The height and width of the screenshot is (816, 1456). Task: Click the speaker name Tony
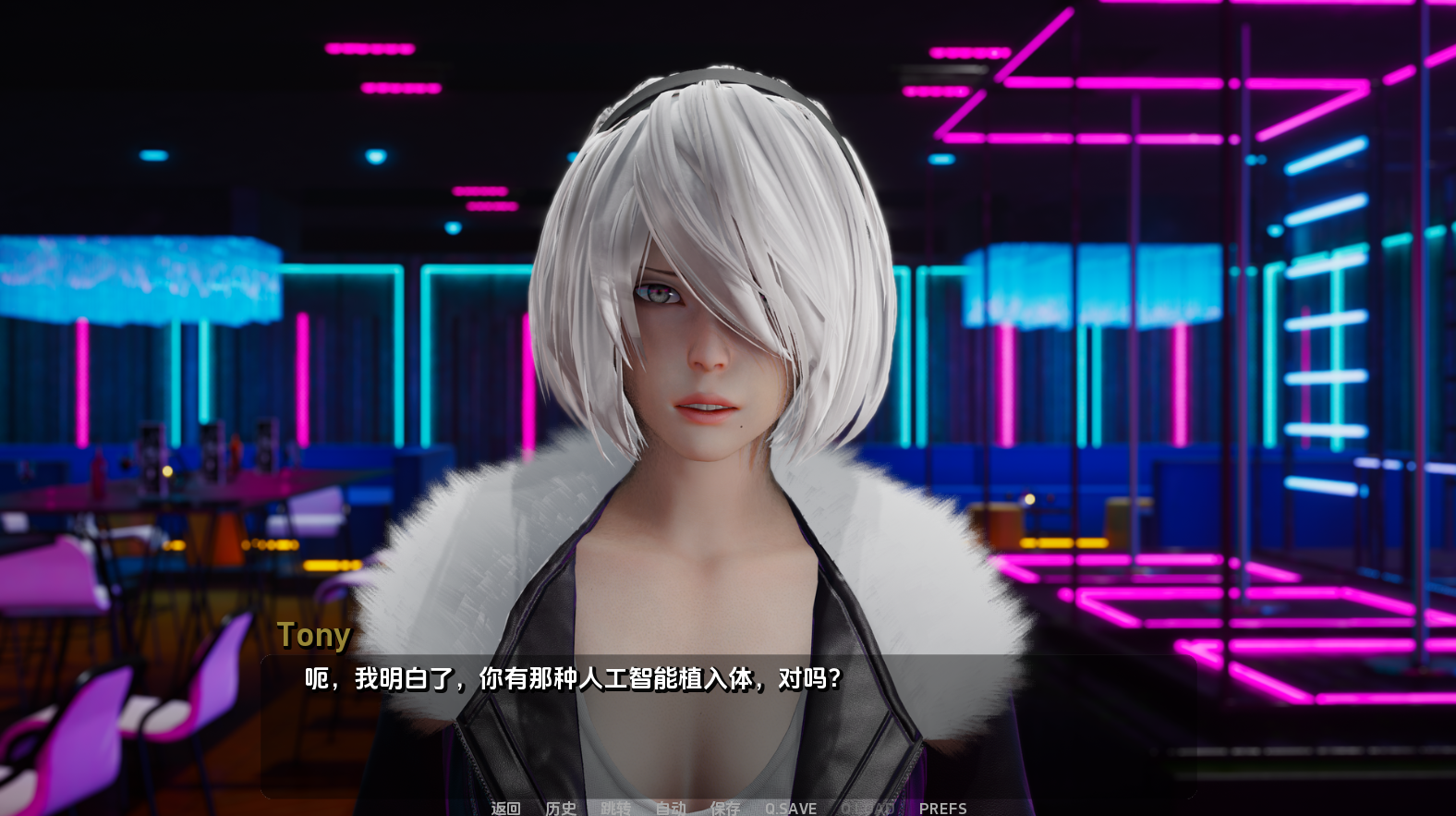(x=313, y=635)
